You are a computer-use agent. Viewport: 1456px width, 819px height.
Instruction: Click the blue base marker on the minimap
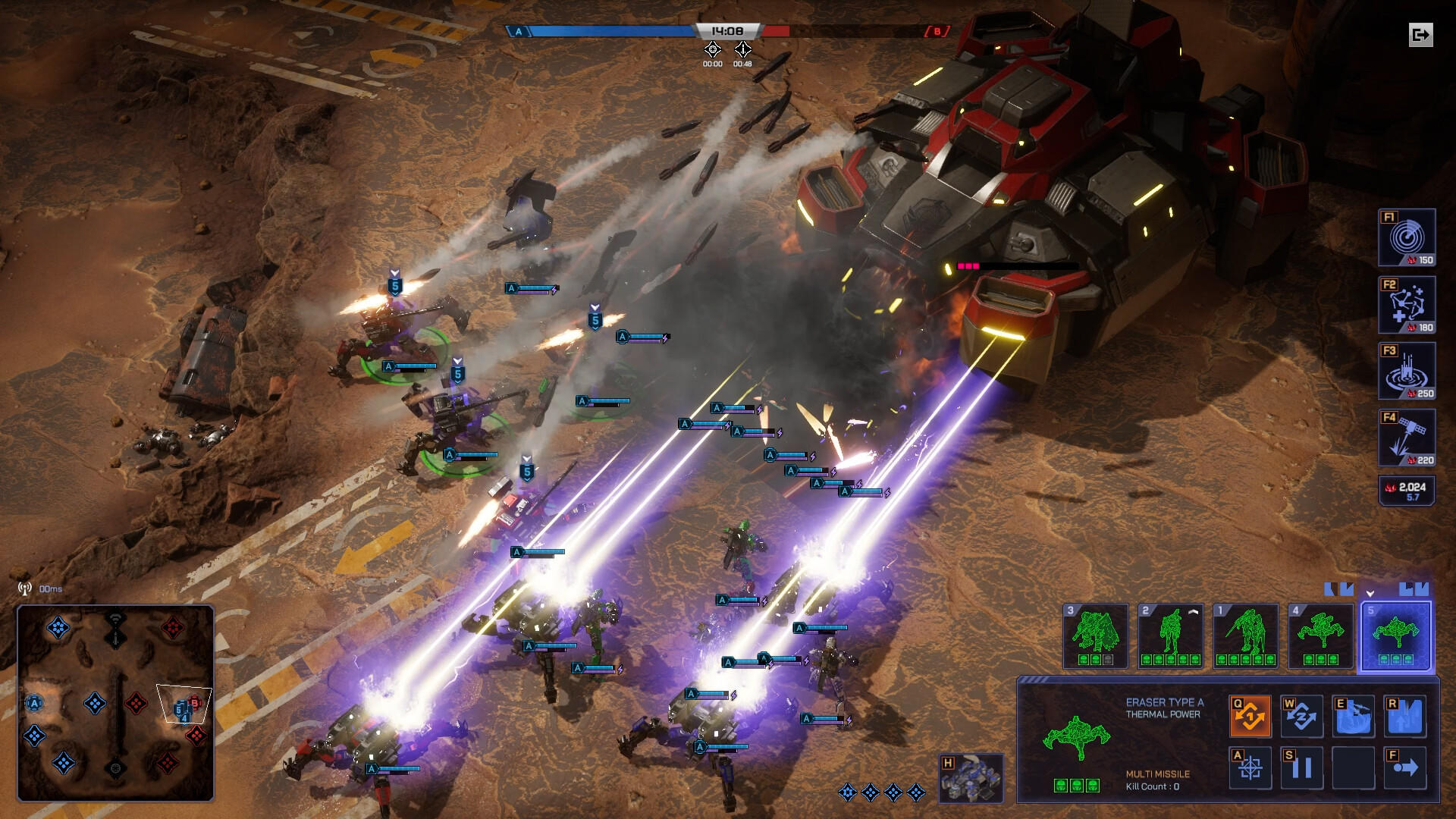[x=33, y=704]
